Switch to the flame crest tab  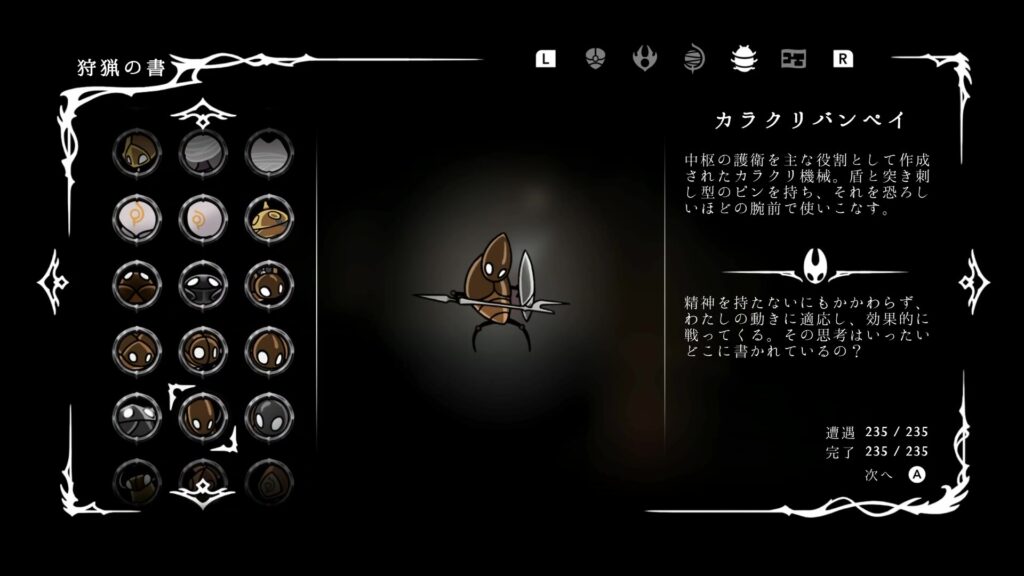pyautogui.click(x=644, y=58)
